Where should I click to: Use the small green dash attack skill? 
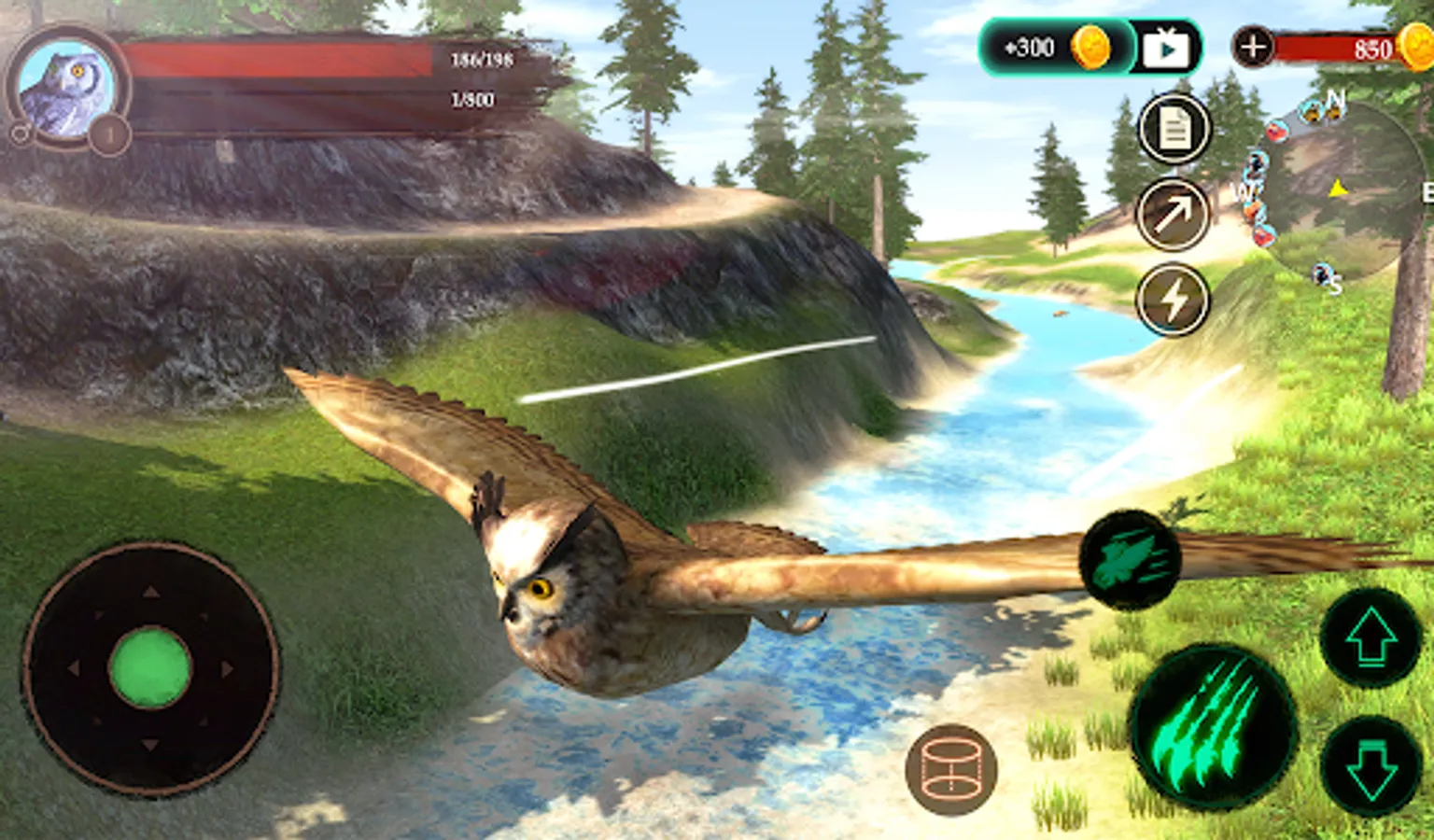click(x=1130, y=560)
